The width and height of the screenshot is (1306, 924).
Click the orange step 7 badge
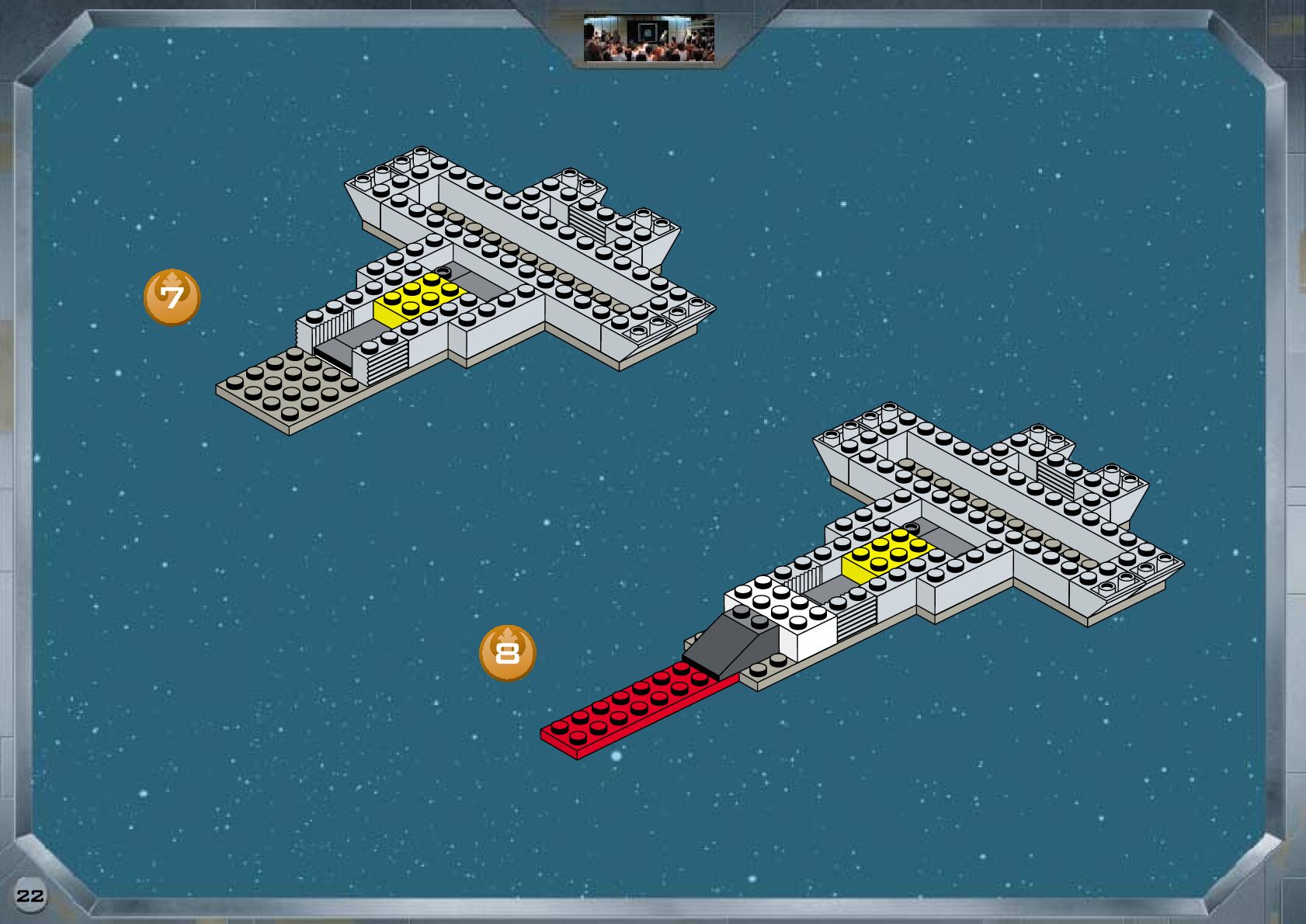click(172, 297)
